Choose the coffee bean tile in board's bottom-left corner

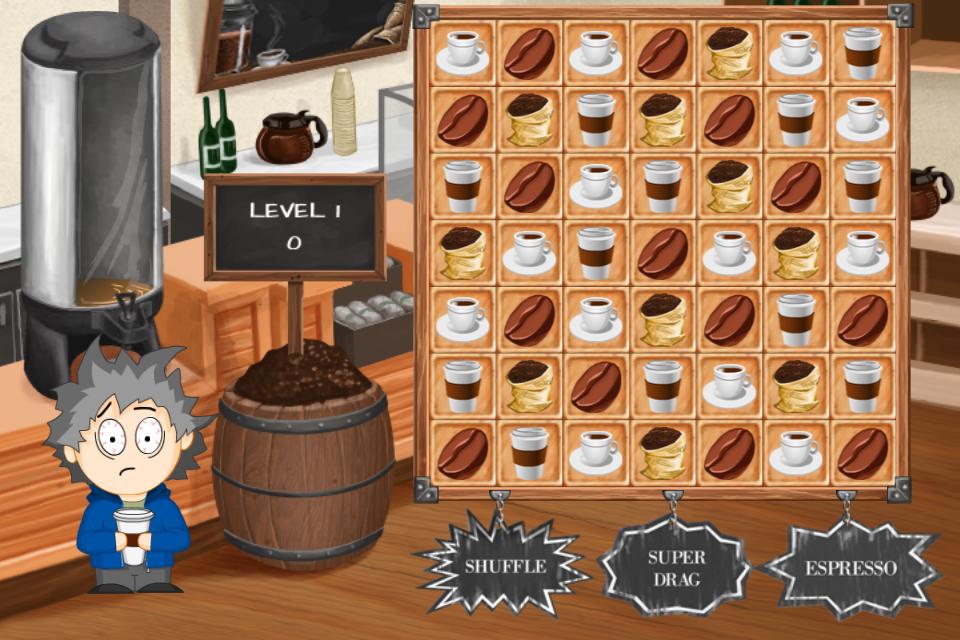pos(462,453)
